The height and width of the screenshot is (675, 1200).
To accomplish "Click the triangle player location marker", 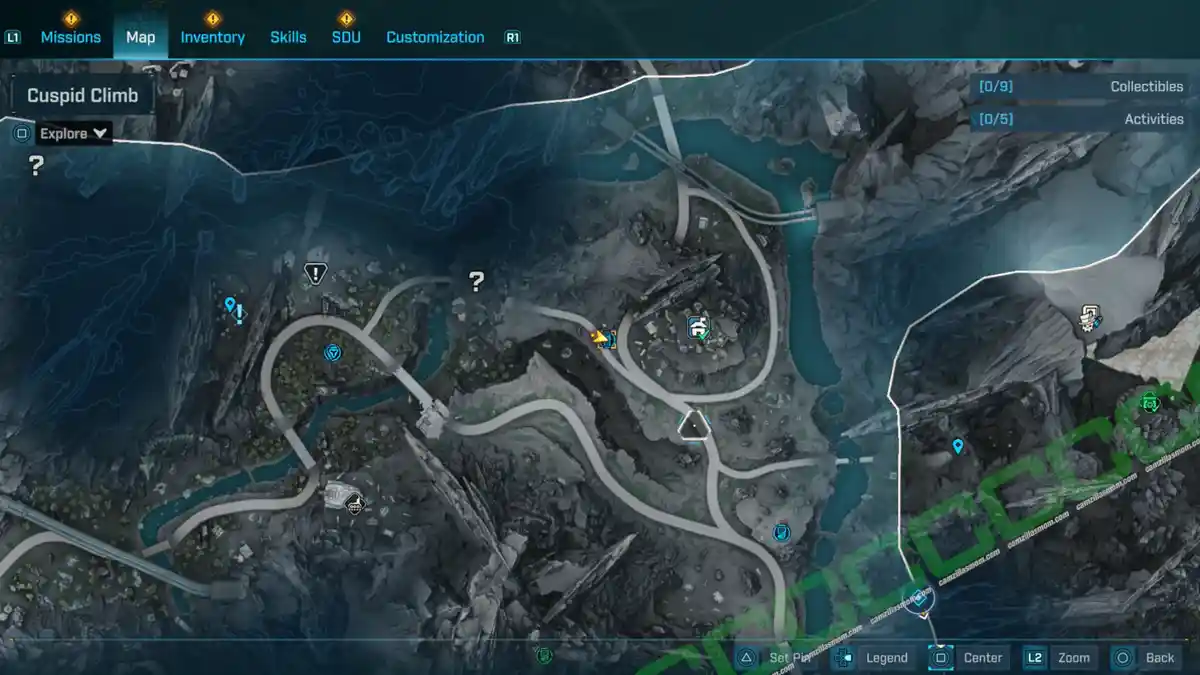I will coord(692,427).
